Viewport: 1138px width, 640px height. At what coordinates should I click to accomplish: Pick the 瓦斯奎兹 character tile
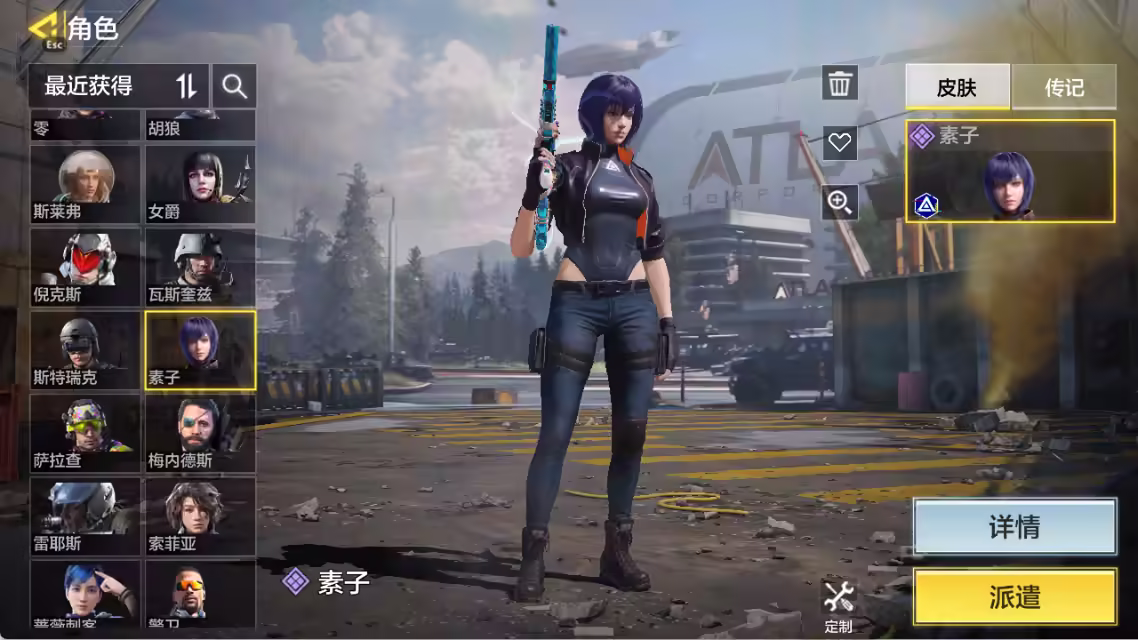200,267
